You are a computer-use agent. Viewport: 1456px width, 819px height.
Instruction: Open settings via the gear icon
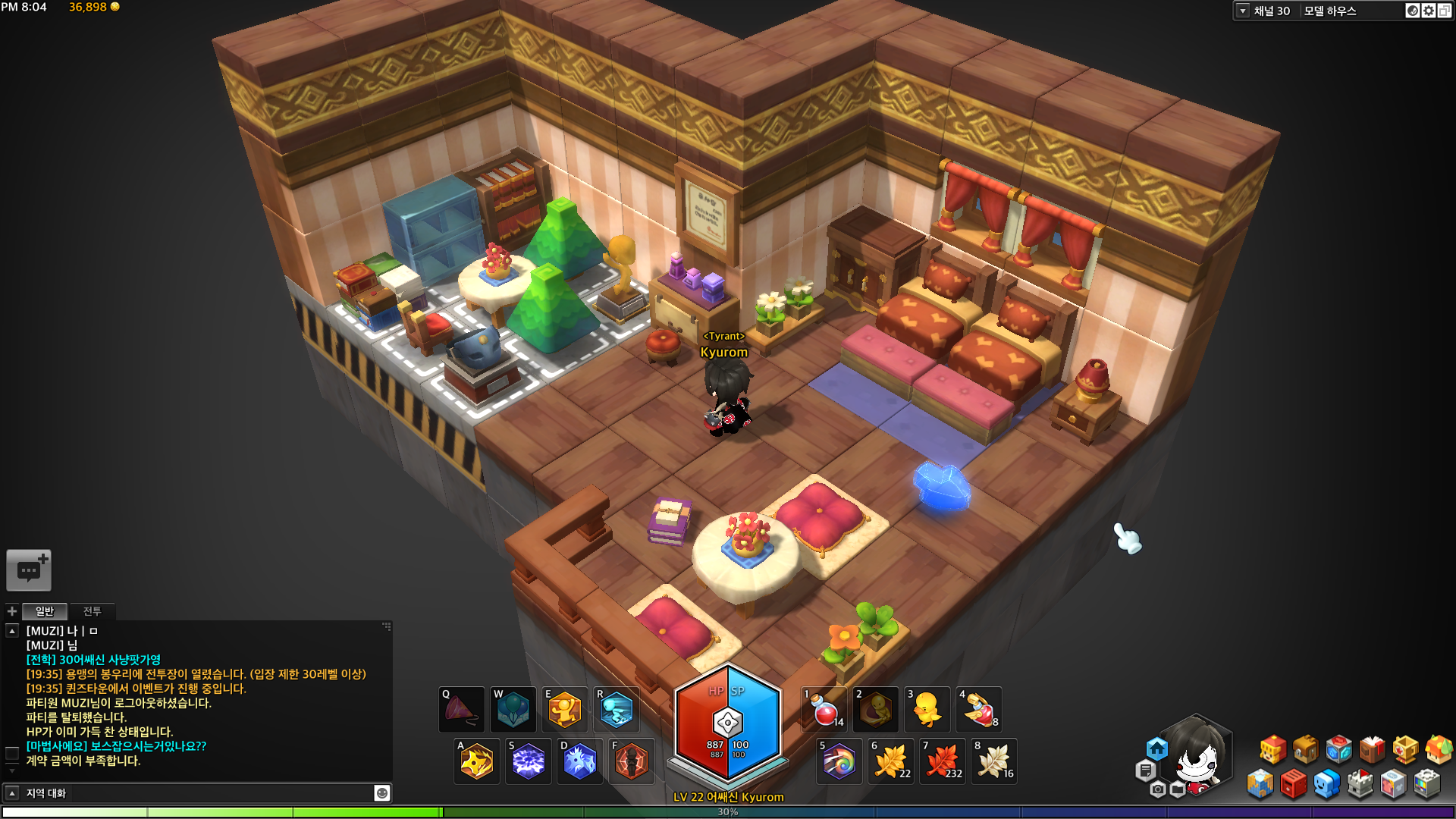coord(1429,11)
